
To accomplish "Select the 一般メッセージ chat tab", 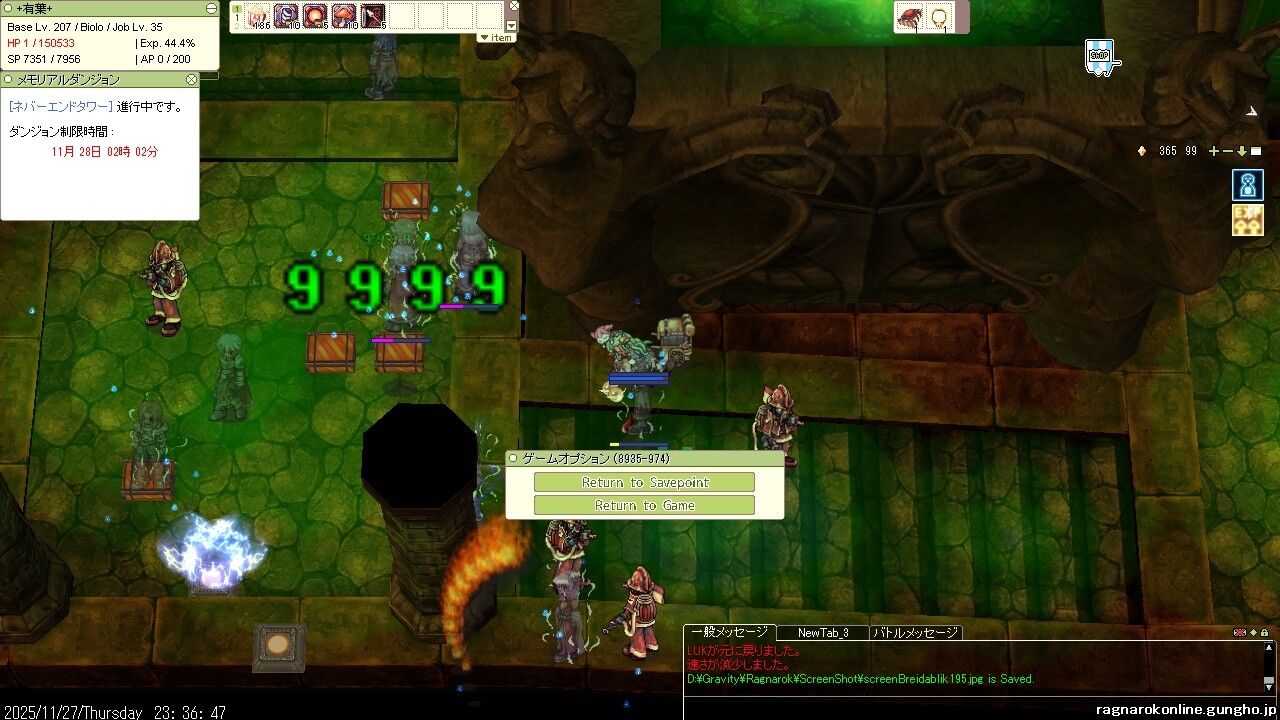I will point(729,632).
